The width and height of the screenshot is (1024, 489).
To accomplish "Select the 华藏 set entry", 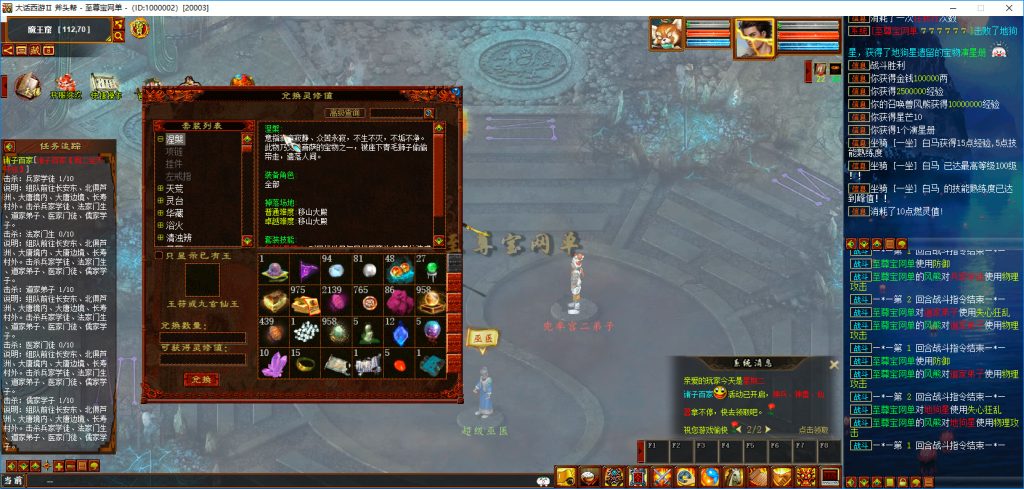I will click(174, 213).
